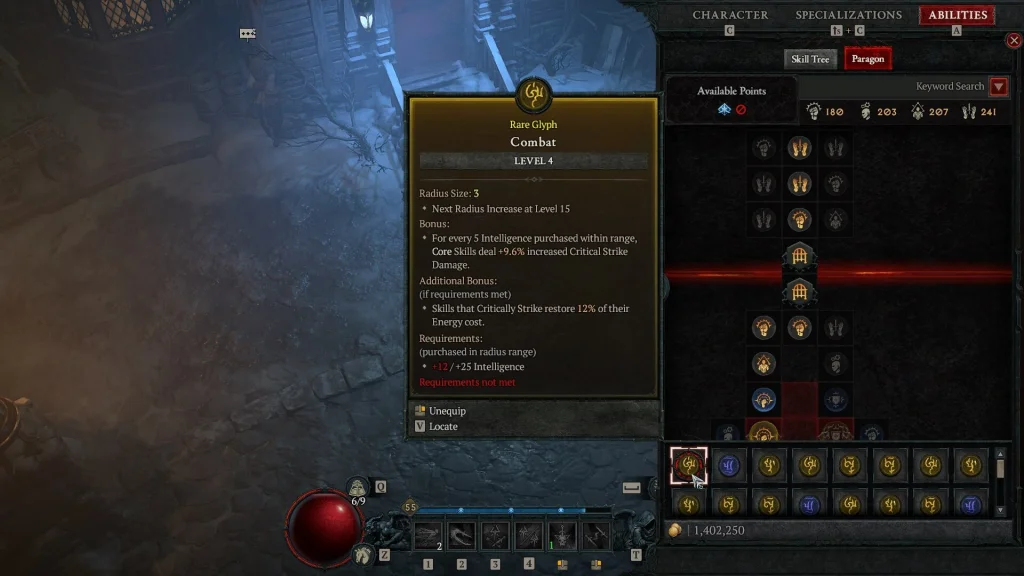Image resolution: width=1024 pixels, height=576 pixels.
Task: Select the highlighted Combat glyph slot
Action: coord(688,464)
